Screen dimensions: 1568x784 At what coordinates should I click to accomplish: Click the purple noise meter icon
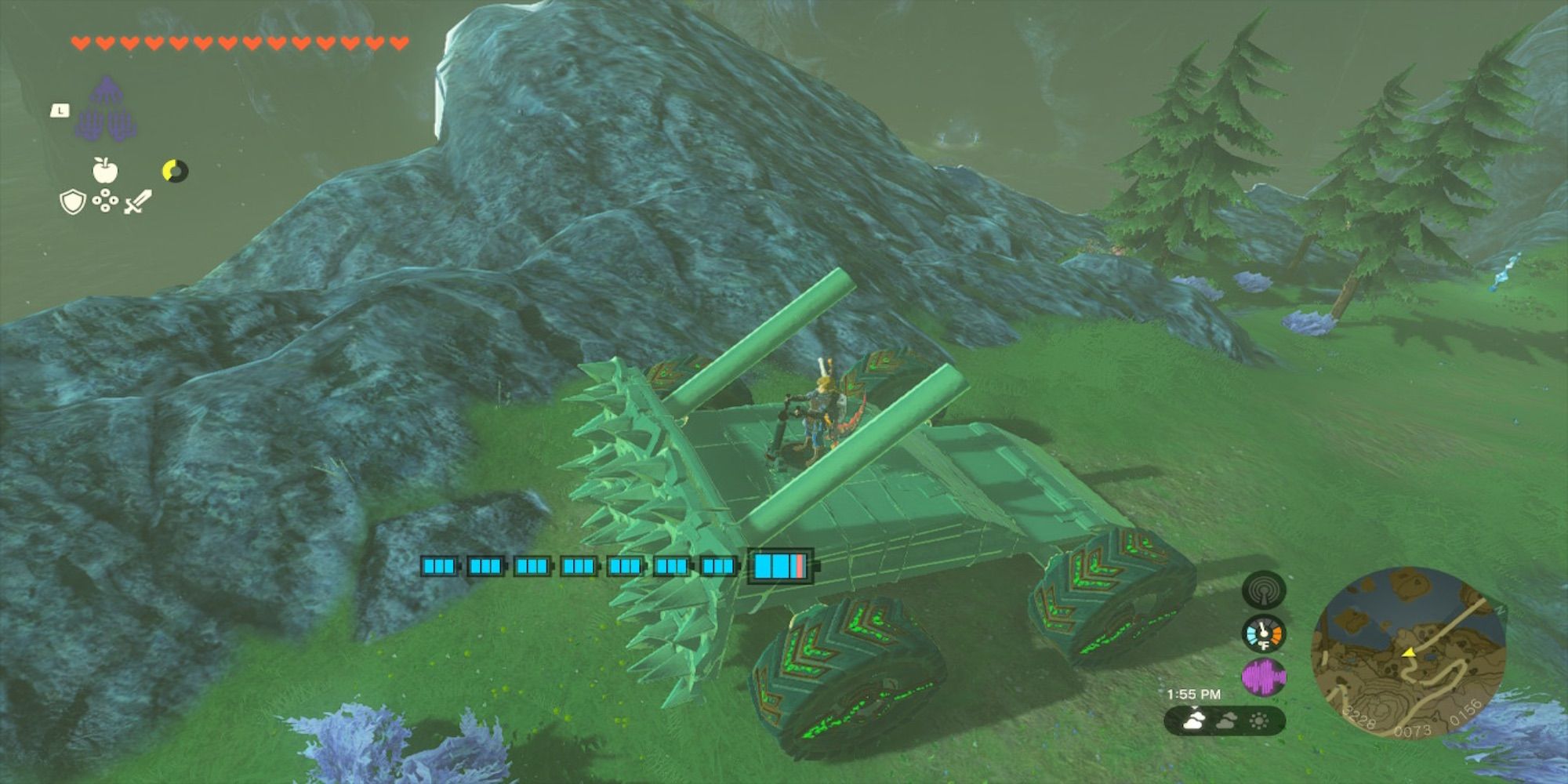(x=1263, y=677)
